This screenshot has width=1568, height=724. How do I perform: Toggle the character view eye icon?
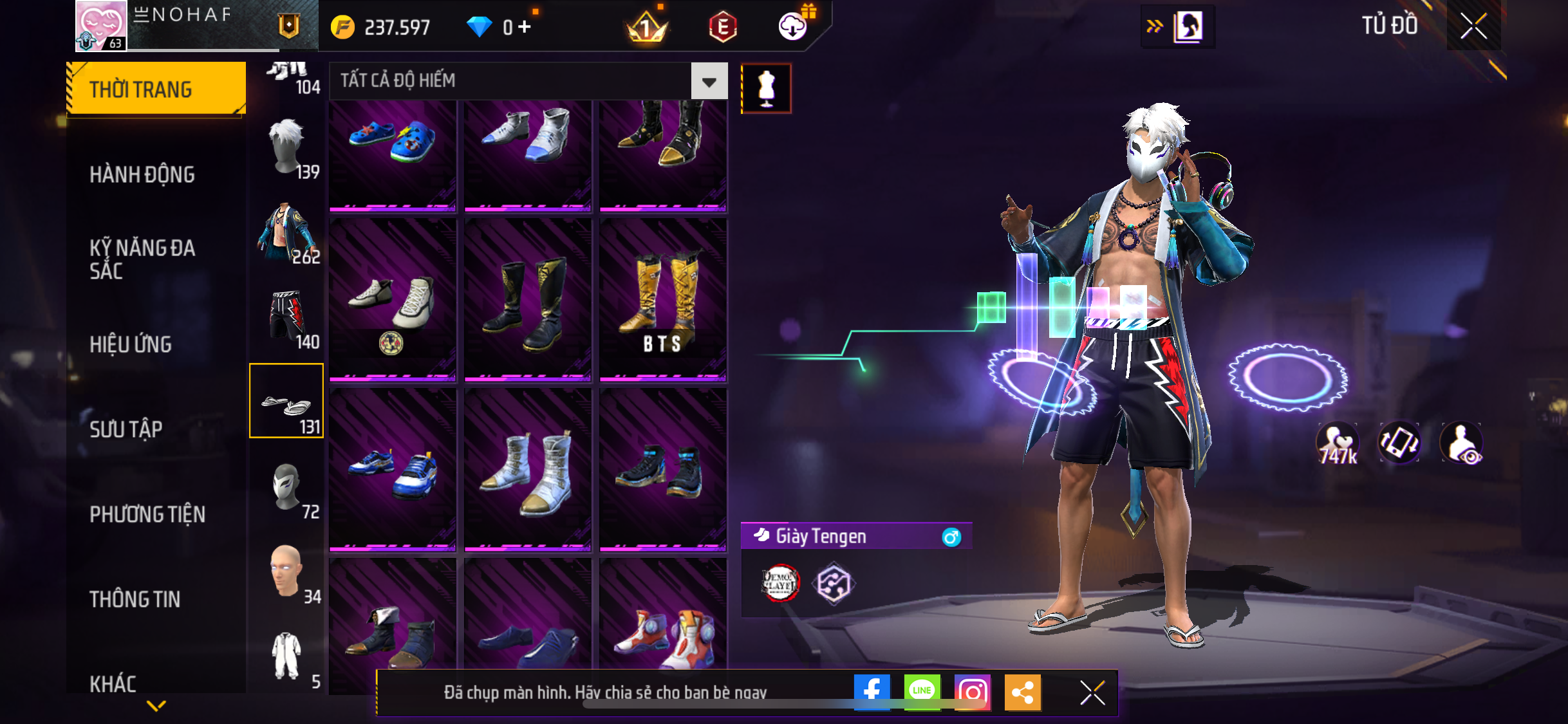1462,443
